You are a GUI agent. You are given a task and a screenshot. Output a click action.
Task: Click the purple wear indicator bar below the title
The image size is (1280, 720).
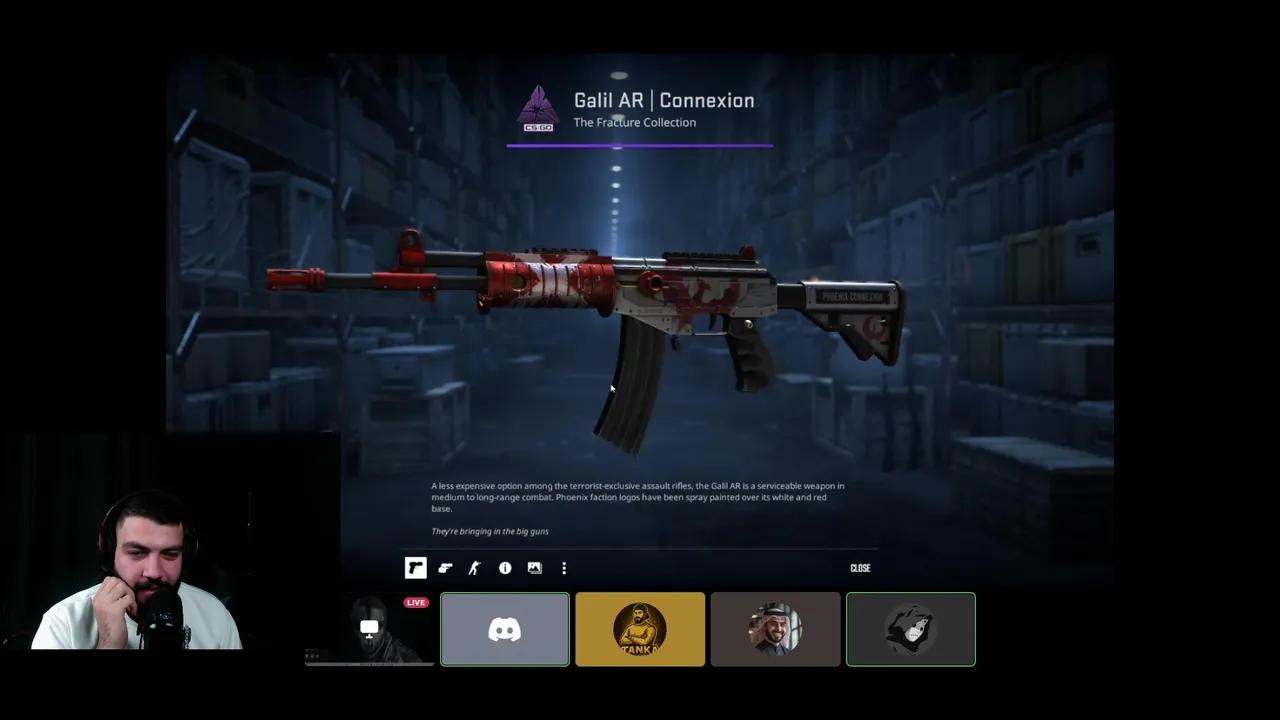click(x=639, y=147)
